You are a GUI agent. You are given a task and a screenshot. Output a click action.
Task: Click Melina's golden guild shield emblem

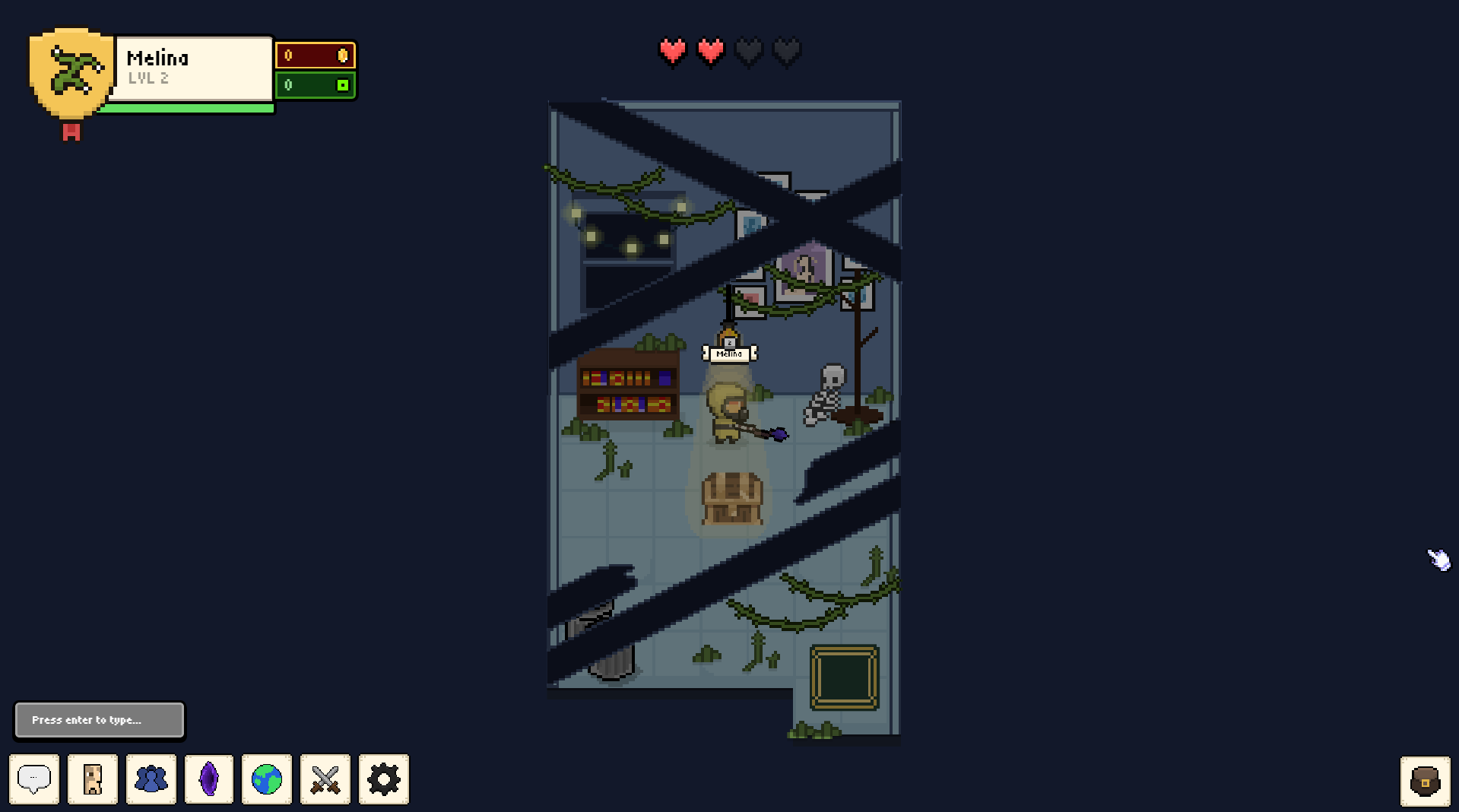click(71, 73)
